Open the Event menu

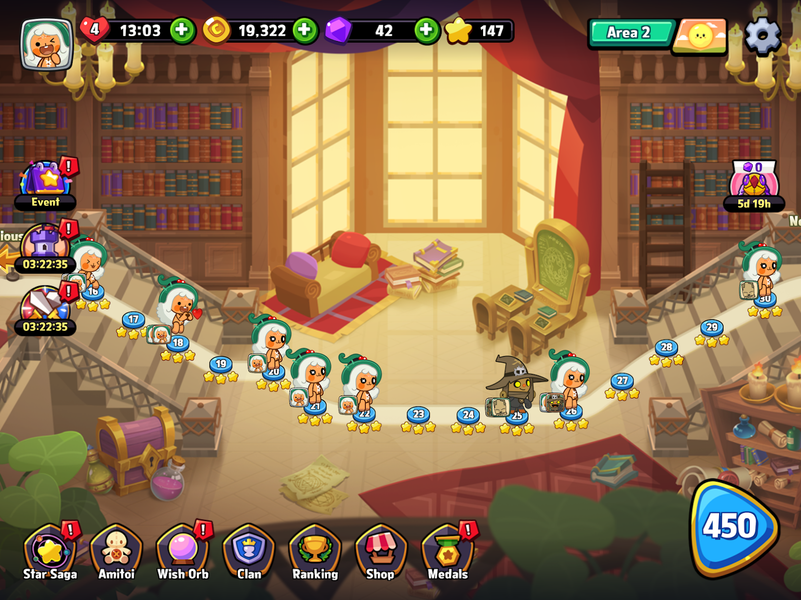click(46, 184)
